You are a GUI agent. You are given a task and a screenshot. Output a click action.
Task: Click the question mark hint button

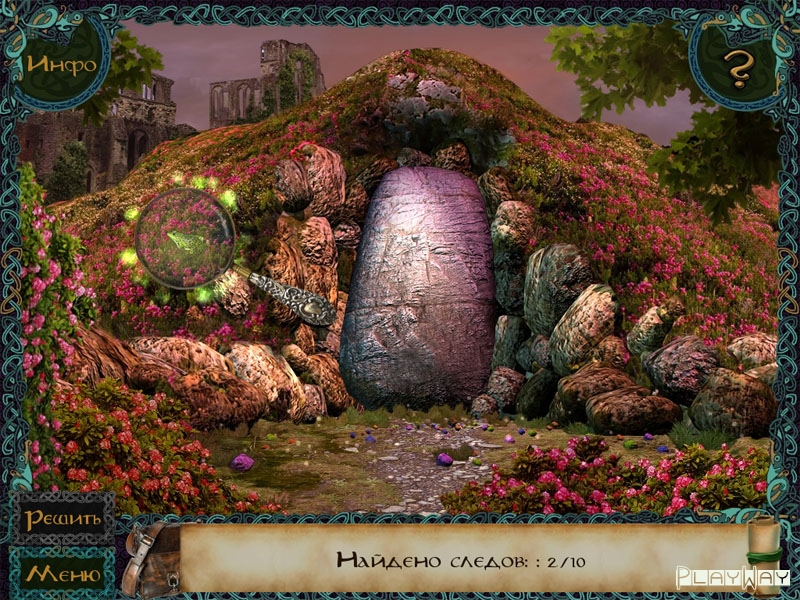coord(738,68)
